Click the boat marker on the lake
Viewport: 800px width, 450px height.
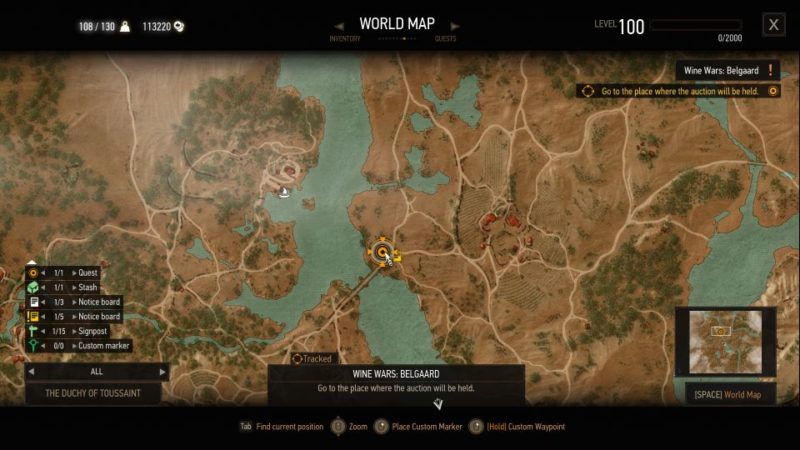(286, 192)
